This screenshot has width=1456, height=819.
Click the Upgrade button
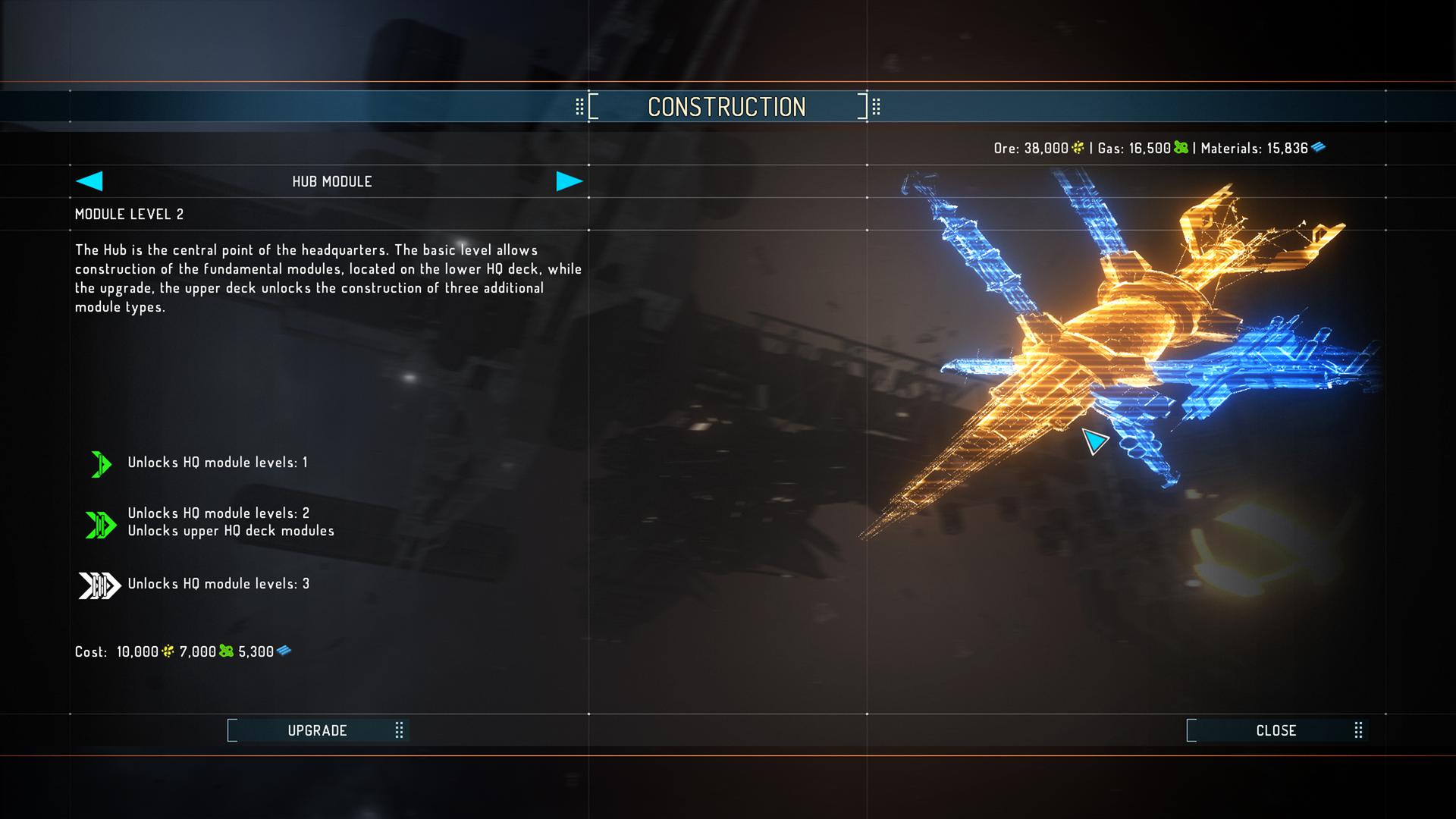[317, 730]
